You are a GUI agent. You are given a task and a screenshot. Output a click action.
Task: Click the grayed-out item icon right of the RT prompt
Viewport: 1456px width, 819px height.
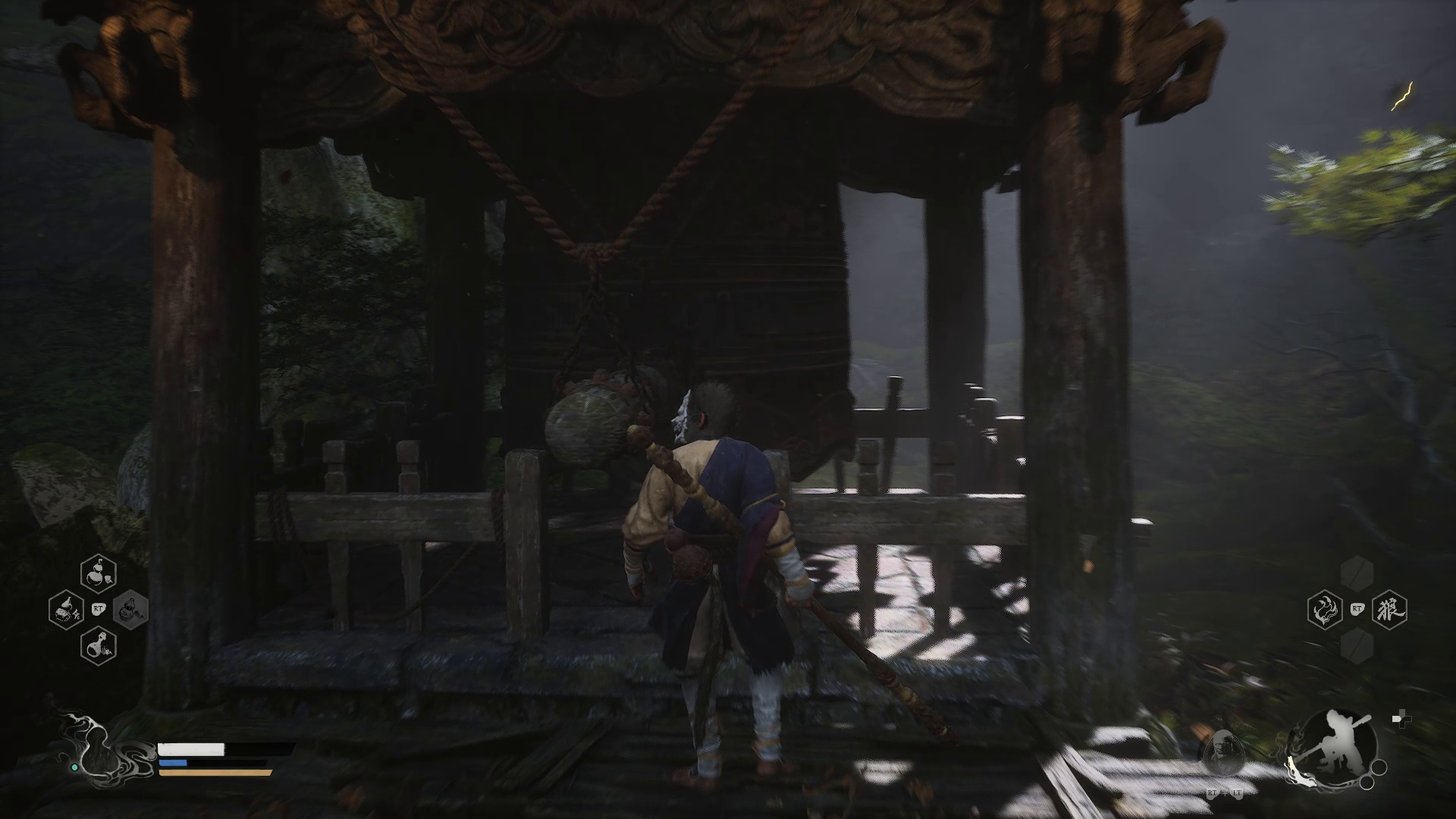[131, 610]
